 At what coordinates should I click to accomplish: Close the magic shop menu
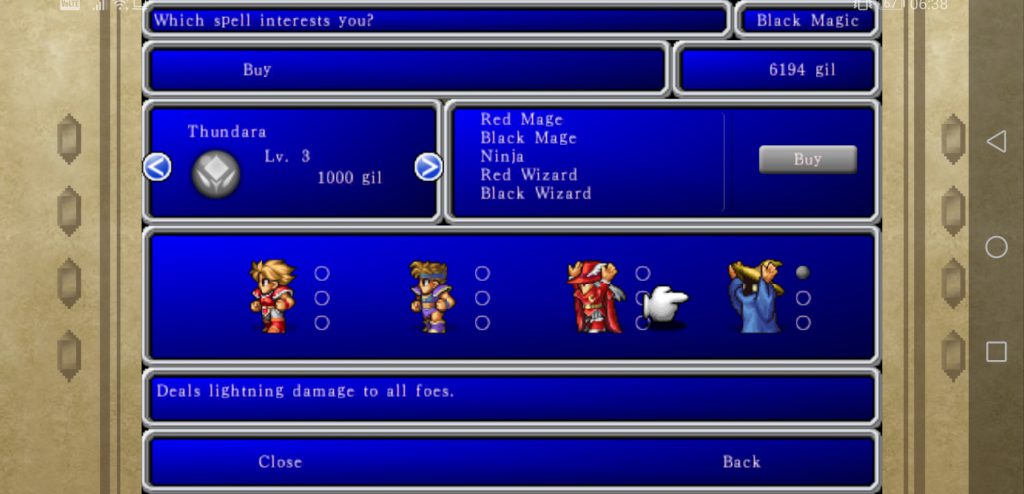(280, 462)
